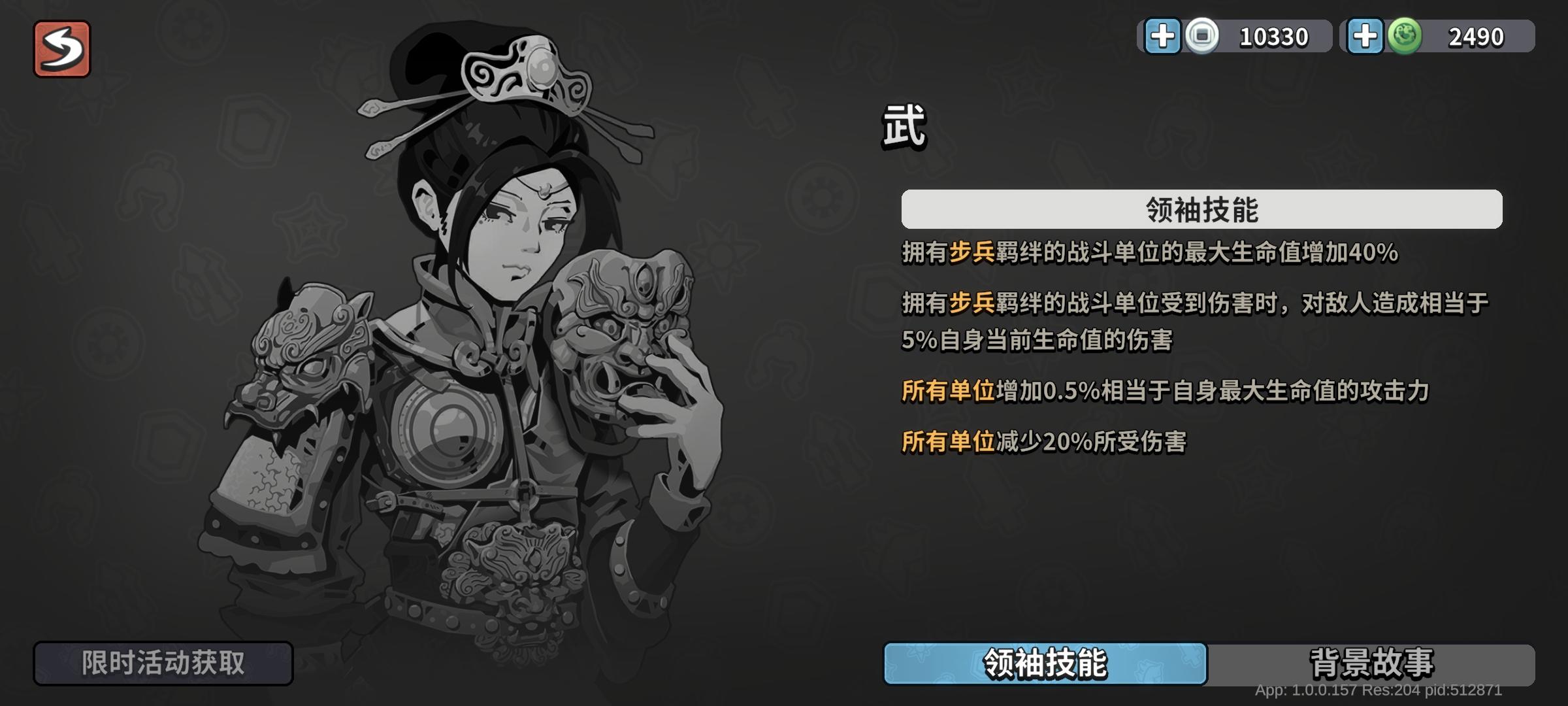Tap the plus icon beside the green gems
This screenshot has width=1568, height=706.
point(1365,37)
